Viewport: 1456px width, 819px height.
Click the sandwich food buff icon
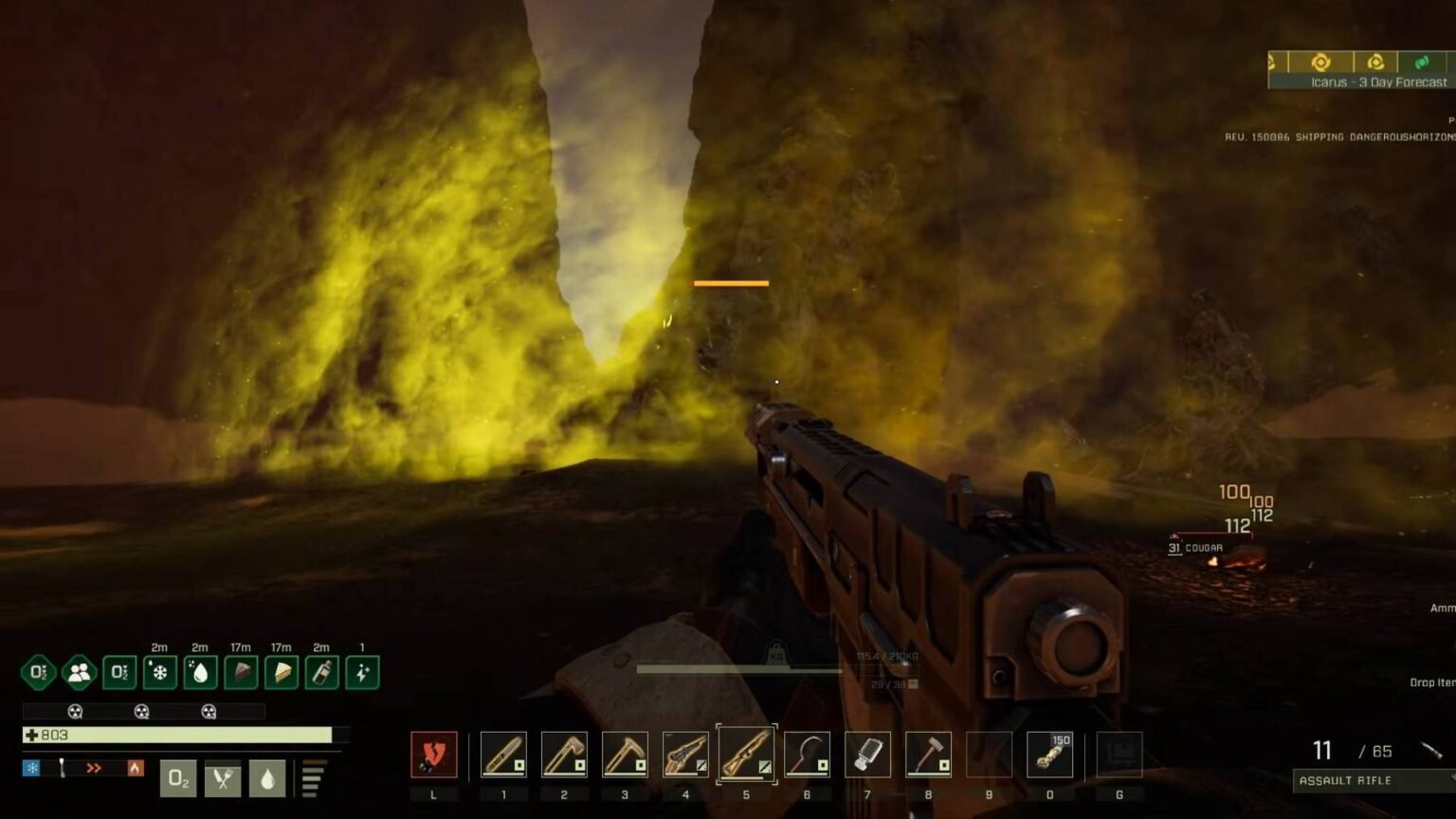click(282, 672)
